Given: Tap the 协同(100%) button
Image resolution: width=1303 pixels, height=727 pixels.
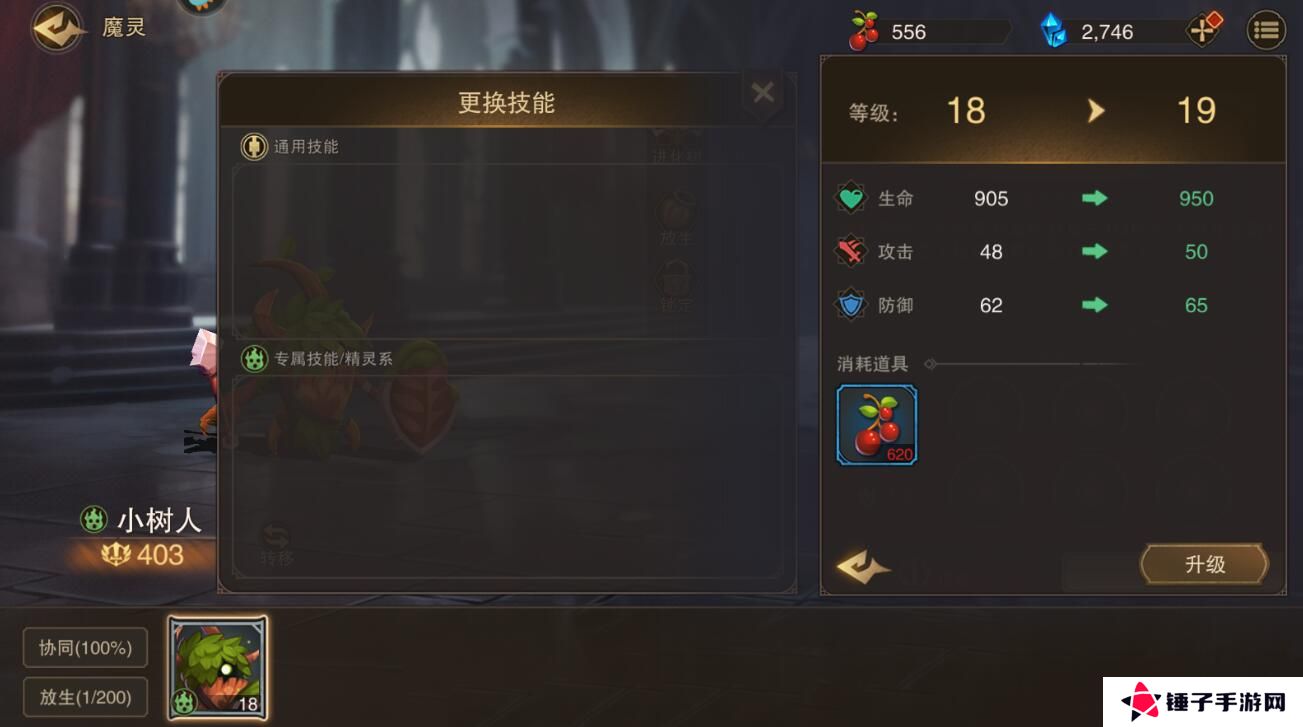Looking at the screenshot, I should click(85, 648).
